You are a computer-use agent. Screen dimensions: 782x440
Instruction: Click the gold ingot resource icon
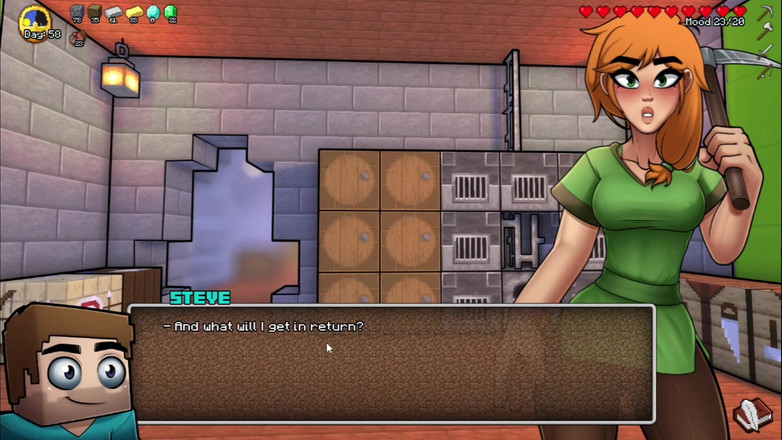[133, 13]
